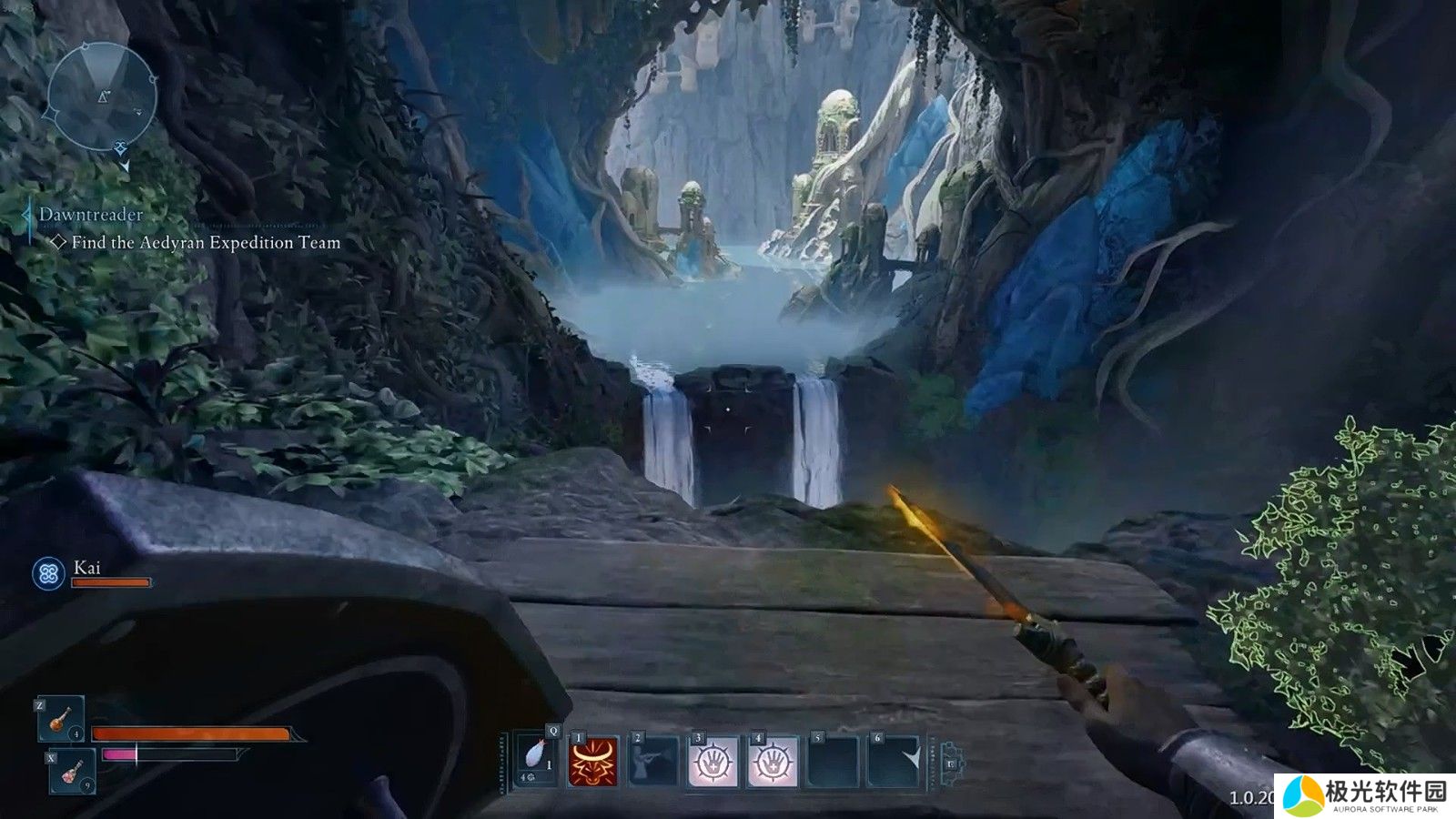The height and width of the screenshot is (819, 1456).
Task: Use the orange health potion slot
Action: pos(61,720)
